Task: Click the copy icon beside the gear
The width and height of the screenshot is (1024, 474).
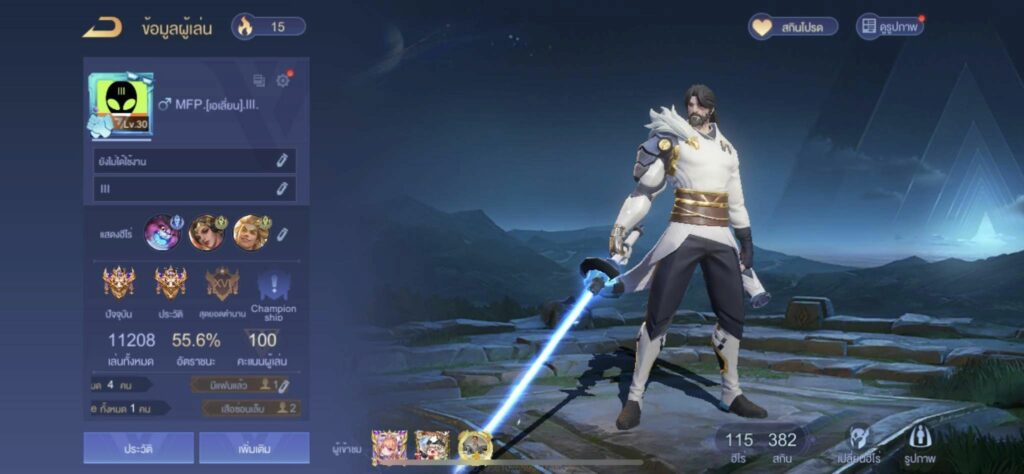Action: pos(259,81)
